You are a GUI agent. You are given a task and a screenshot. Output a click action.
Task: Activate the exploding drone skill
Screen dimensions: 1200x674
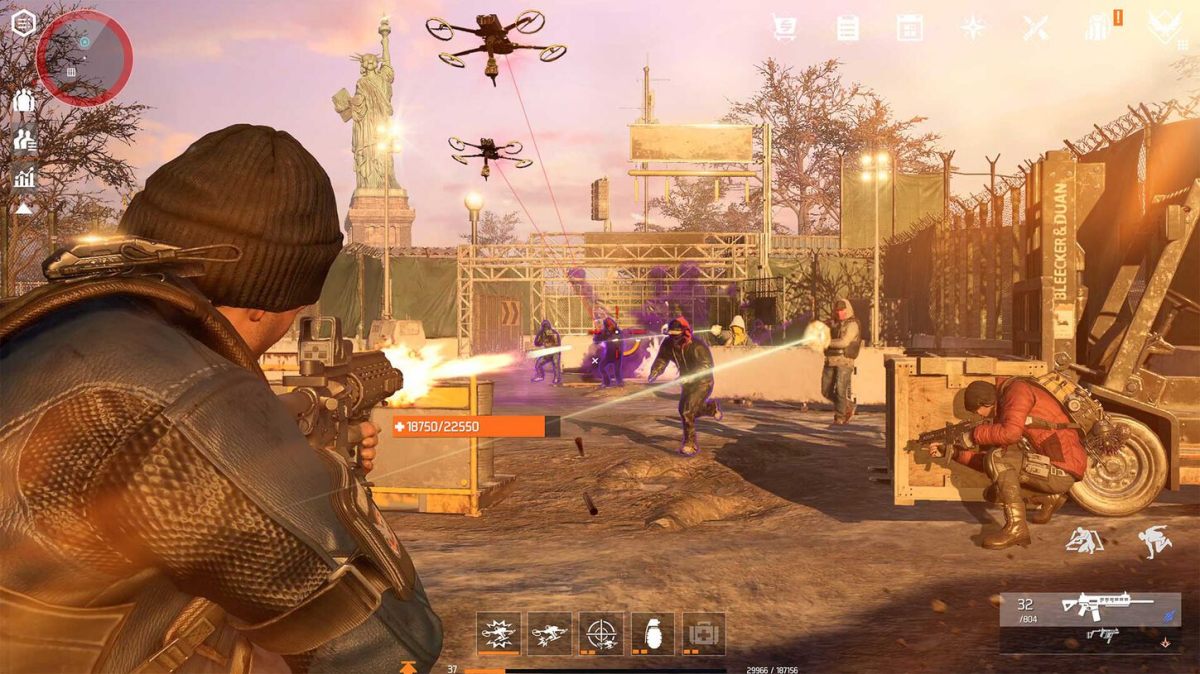(498, 633)
